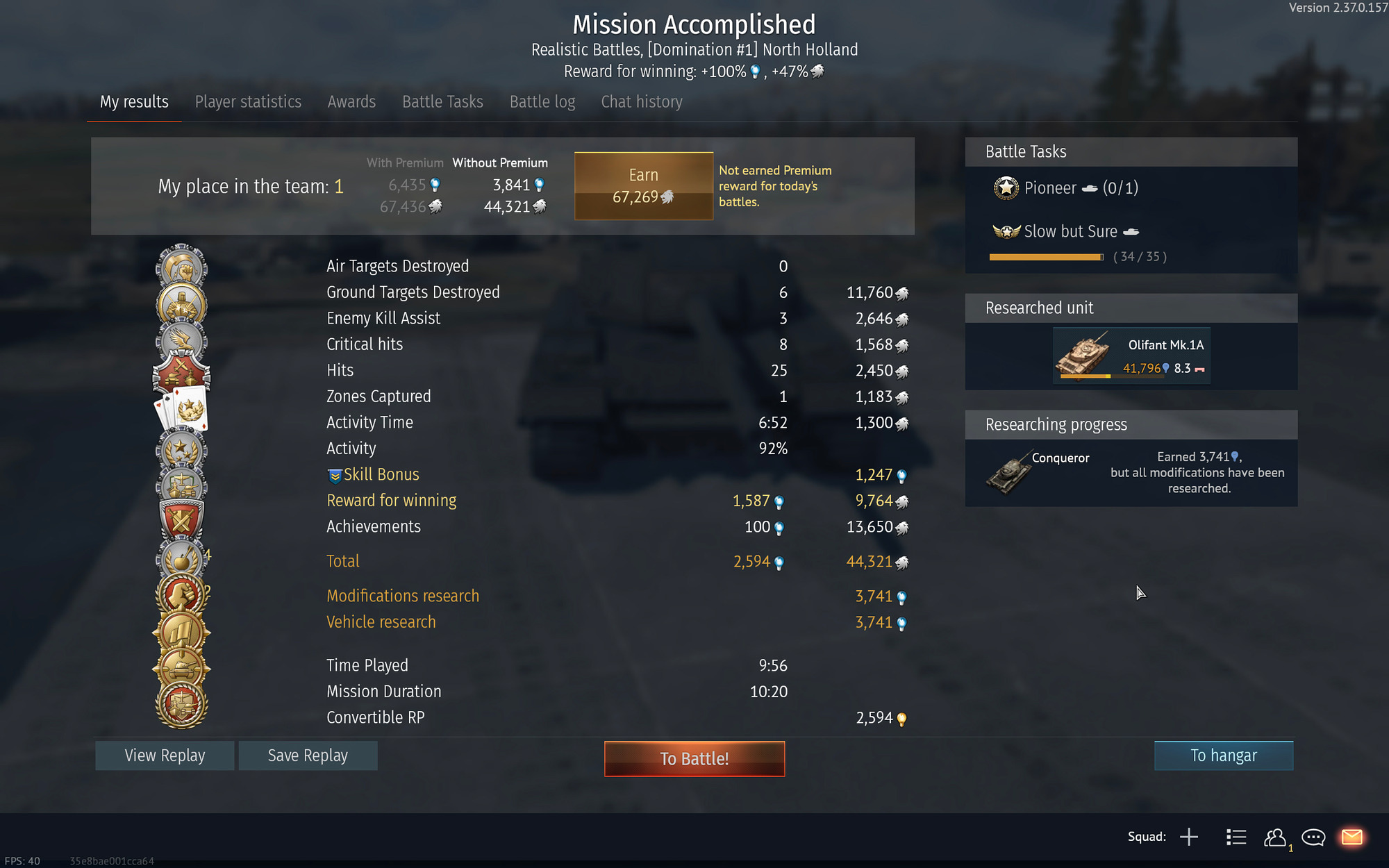Switch to the Player statistics tab
Image resolution: width=1389 pixels, height=868 pixels.
(x=248, y=101)
